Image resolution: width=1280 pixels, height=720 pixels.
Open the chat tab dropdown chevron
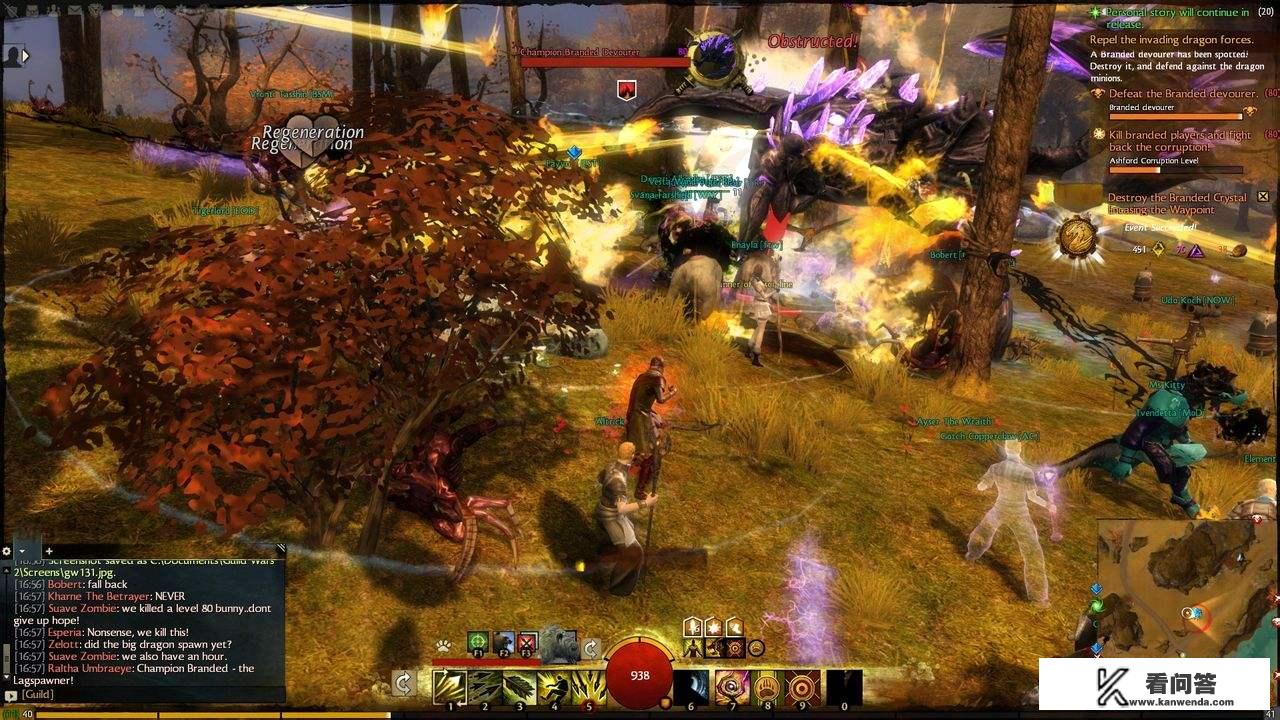coord(22,551)
